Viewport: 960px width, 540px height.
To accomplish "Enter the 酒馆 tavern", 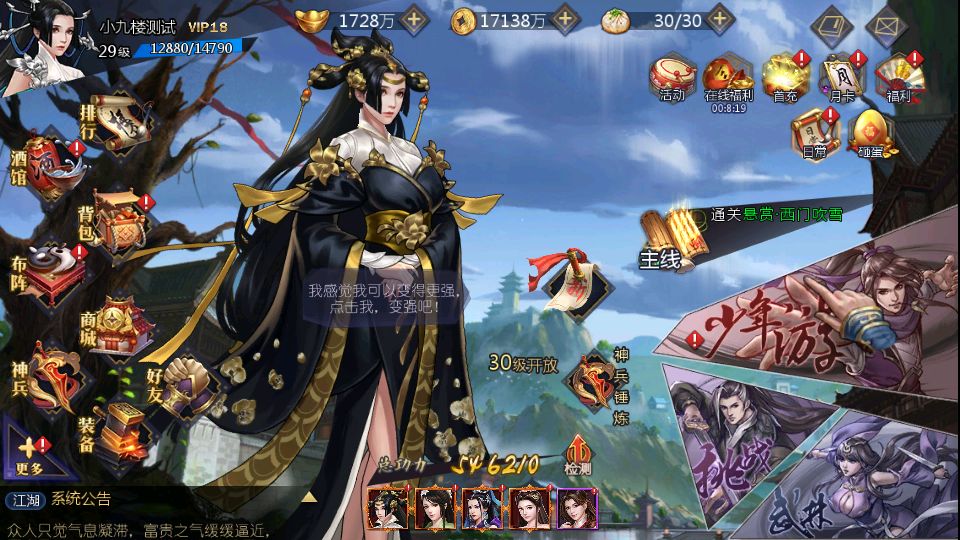I will [47, 163].
